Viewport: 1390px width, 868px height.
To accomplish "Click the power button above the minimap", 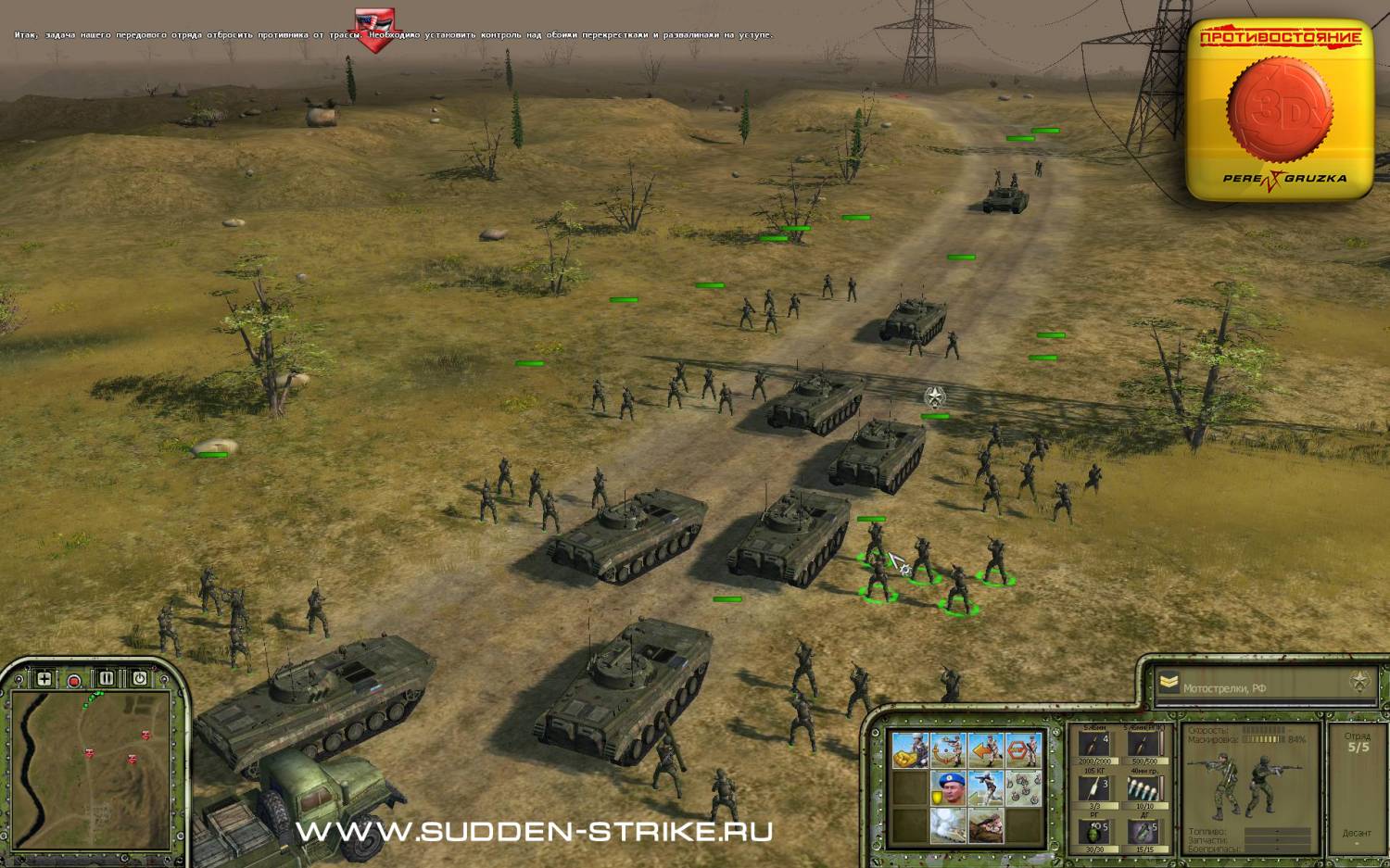I will [139, 679].
